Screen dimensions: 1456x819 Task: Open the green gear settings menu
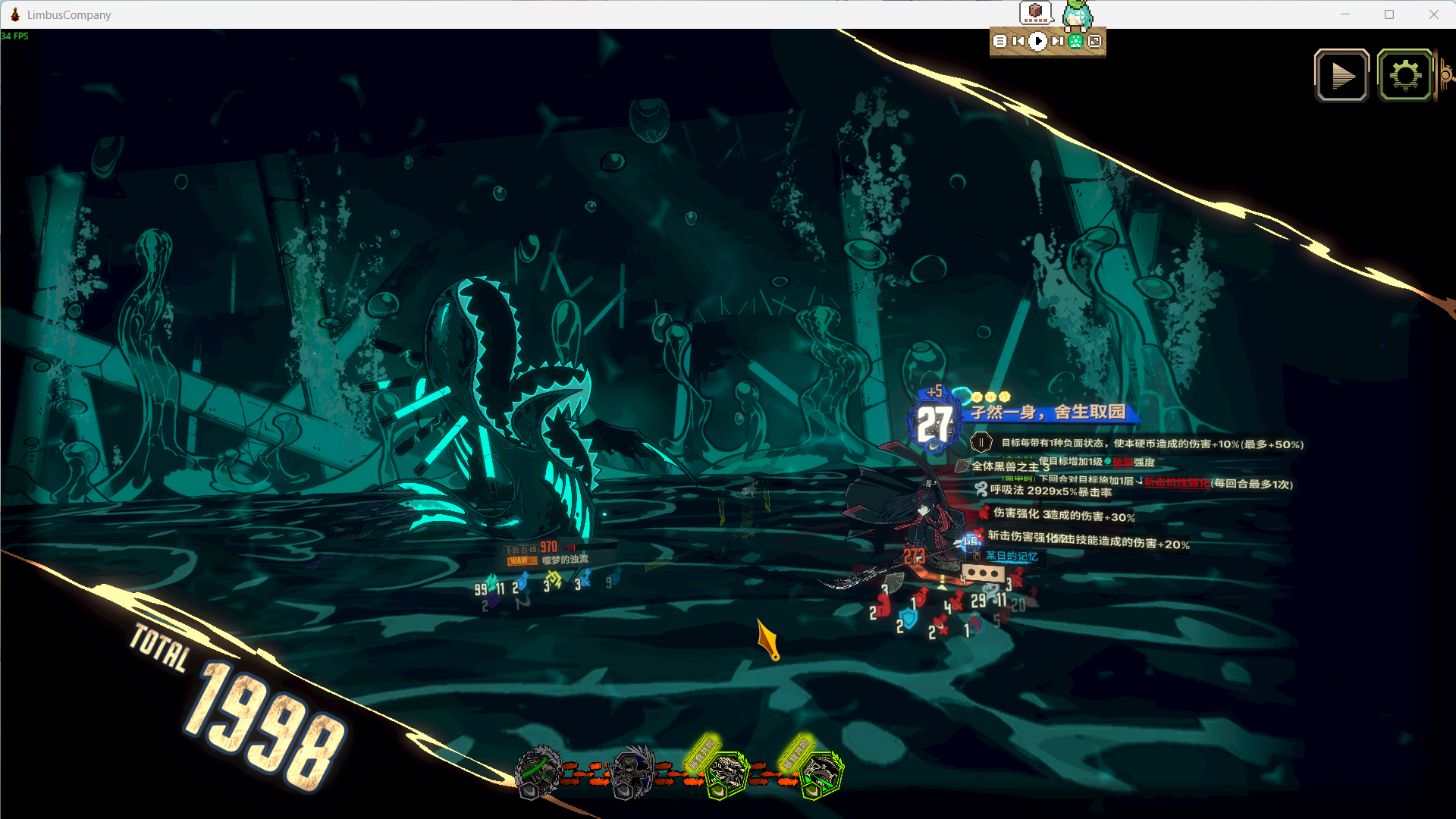[1405, 76]
